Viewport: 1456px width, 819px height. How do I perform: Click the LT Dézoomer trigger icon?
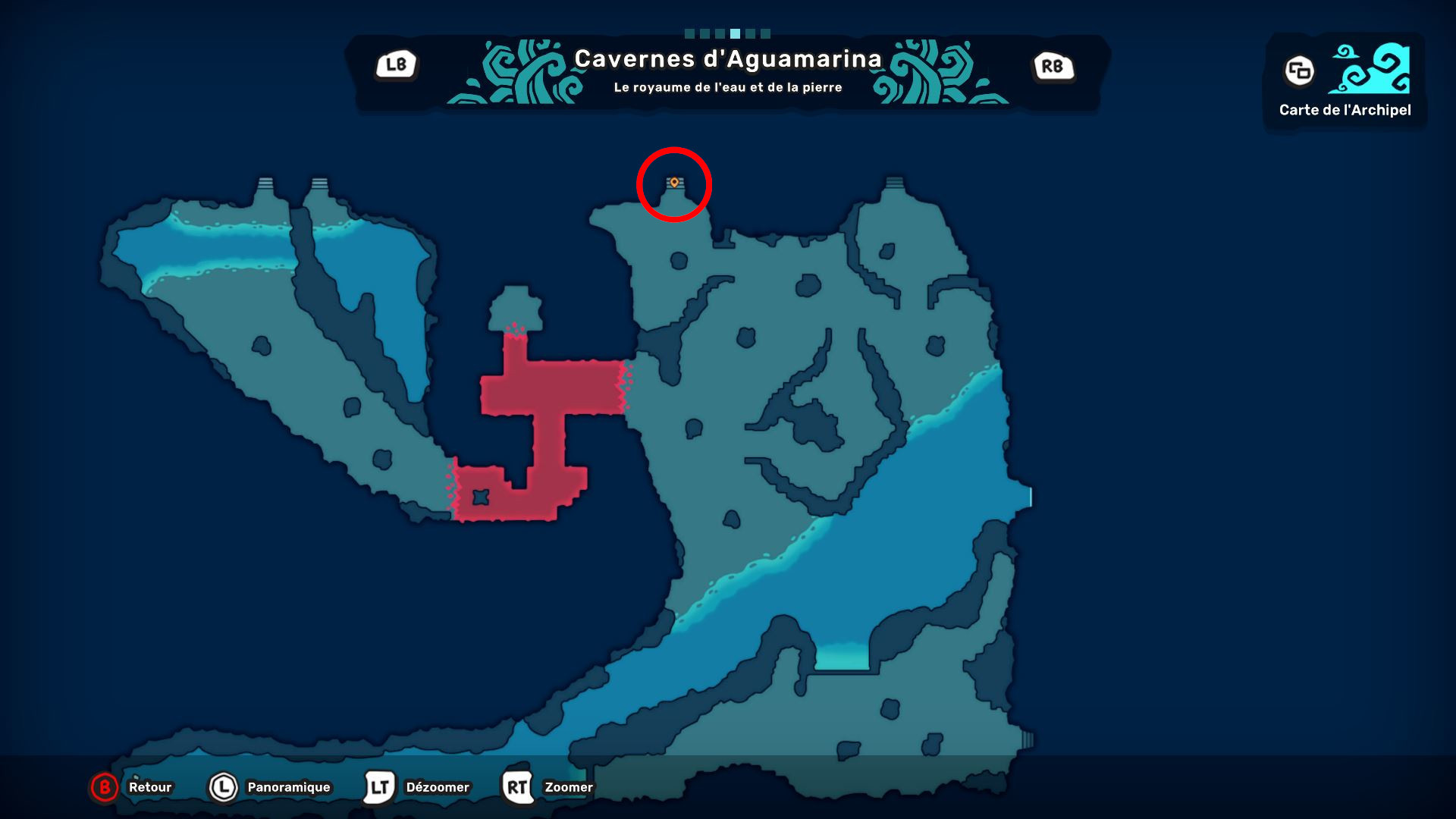[x=381, y=787]
